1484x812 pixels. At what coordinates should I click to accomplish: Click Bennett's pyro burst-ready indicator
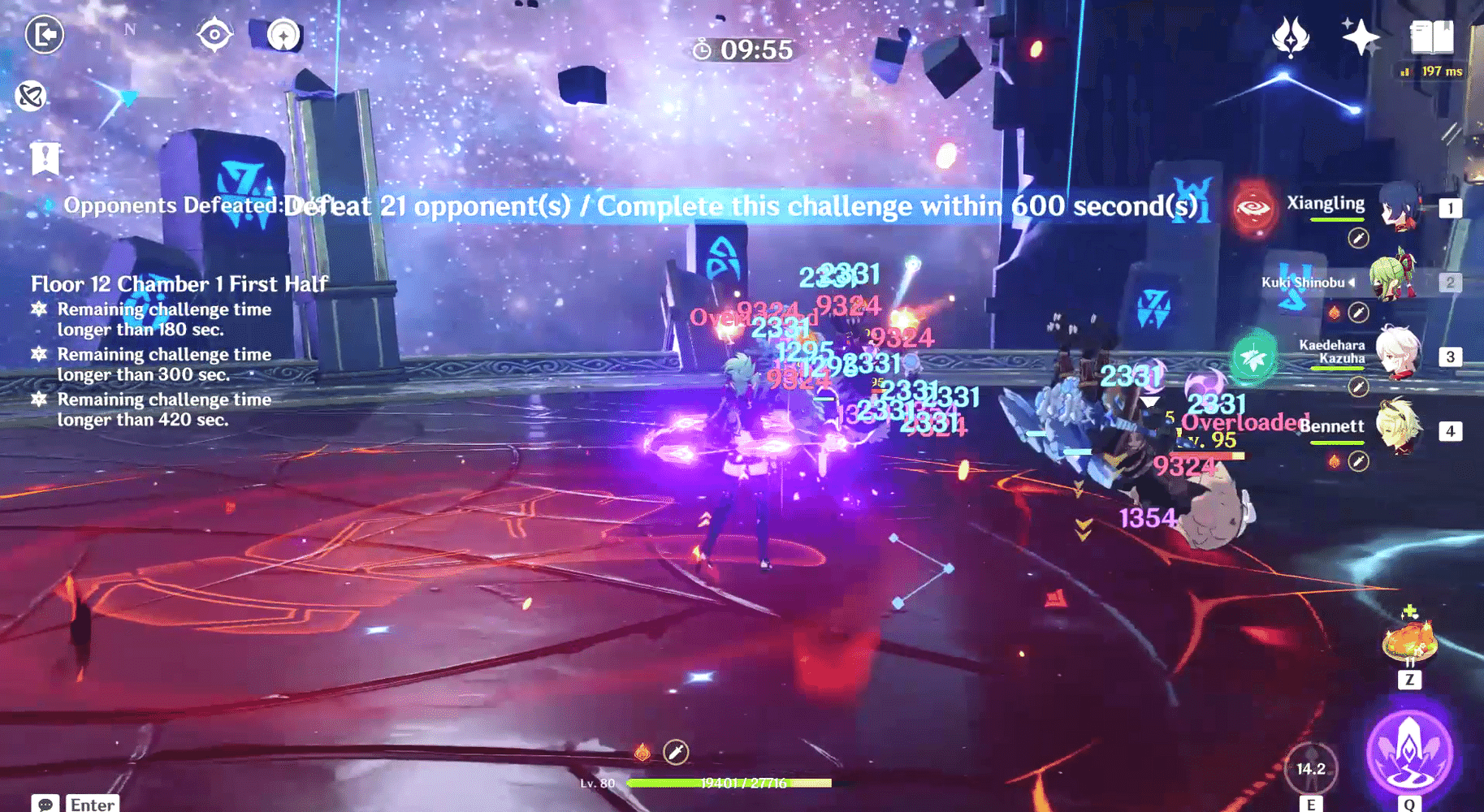1334,460
